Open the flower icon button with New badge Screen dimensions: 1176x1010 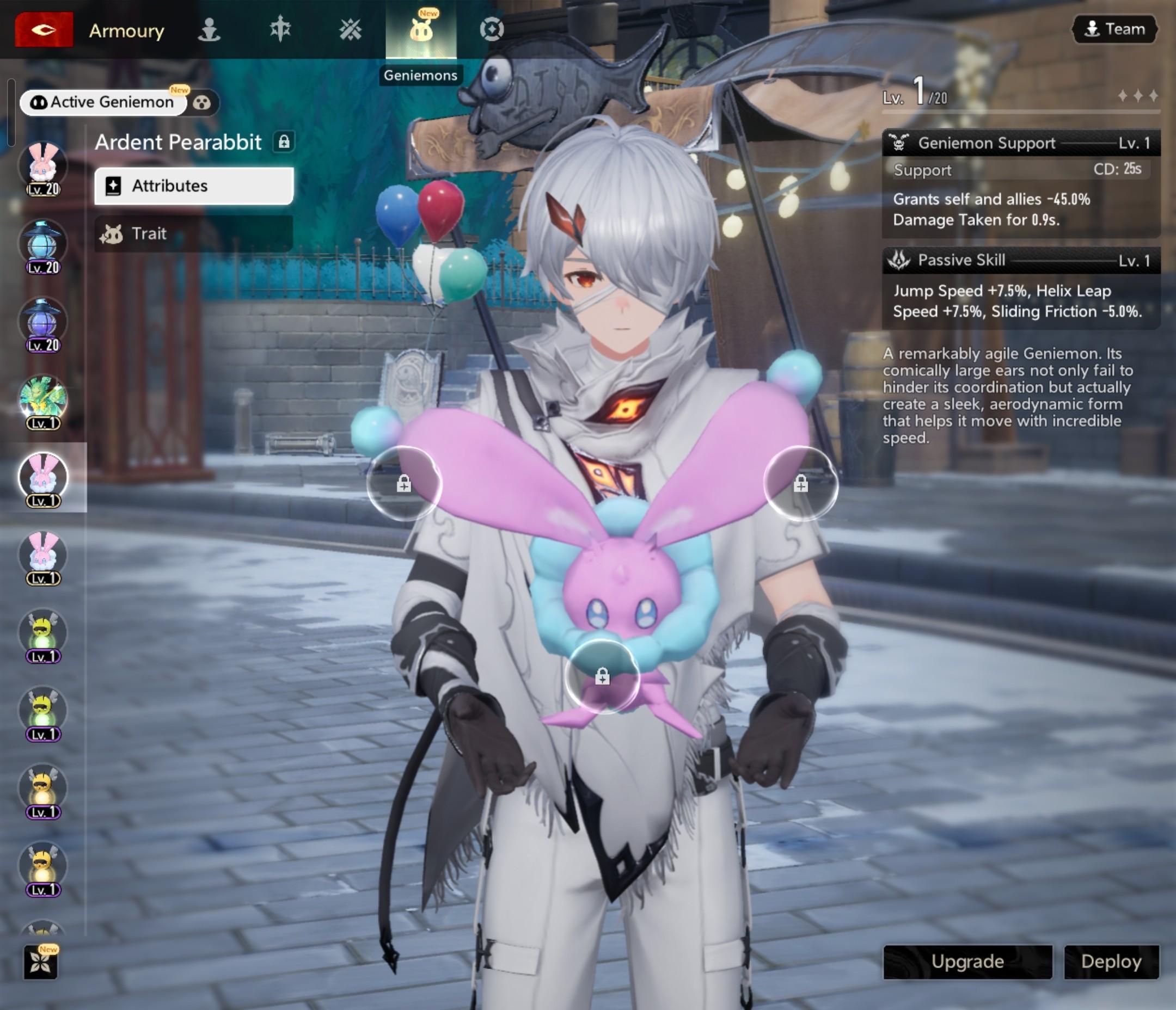click(x=41, y=962)
